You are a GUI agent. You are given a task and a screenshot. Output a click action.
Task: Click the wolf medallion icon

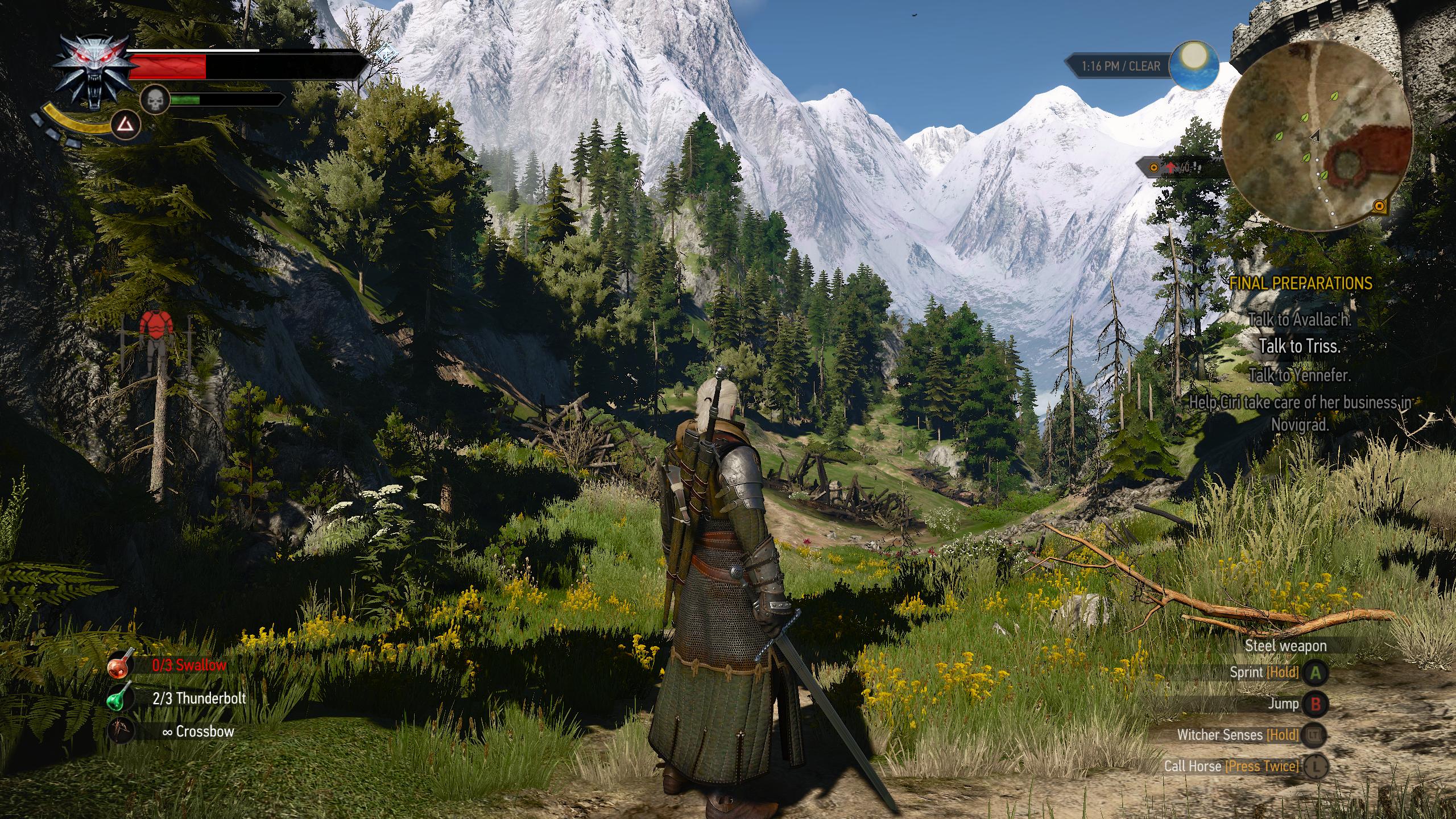[91, 71]
